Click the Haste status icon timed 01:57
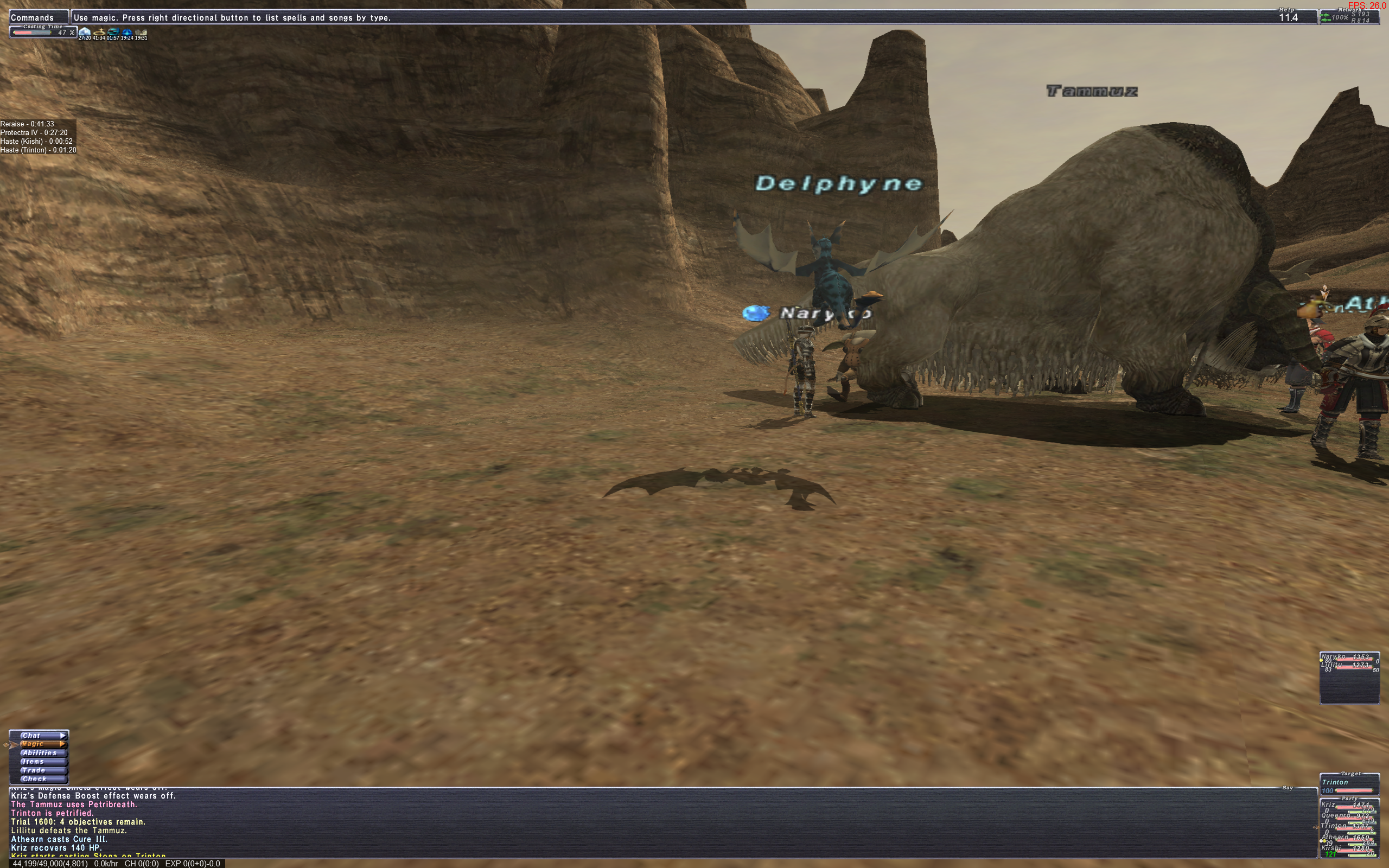The height and width of the screenshot is (868, 1389). pos(113,32)
